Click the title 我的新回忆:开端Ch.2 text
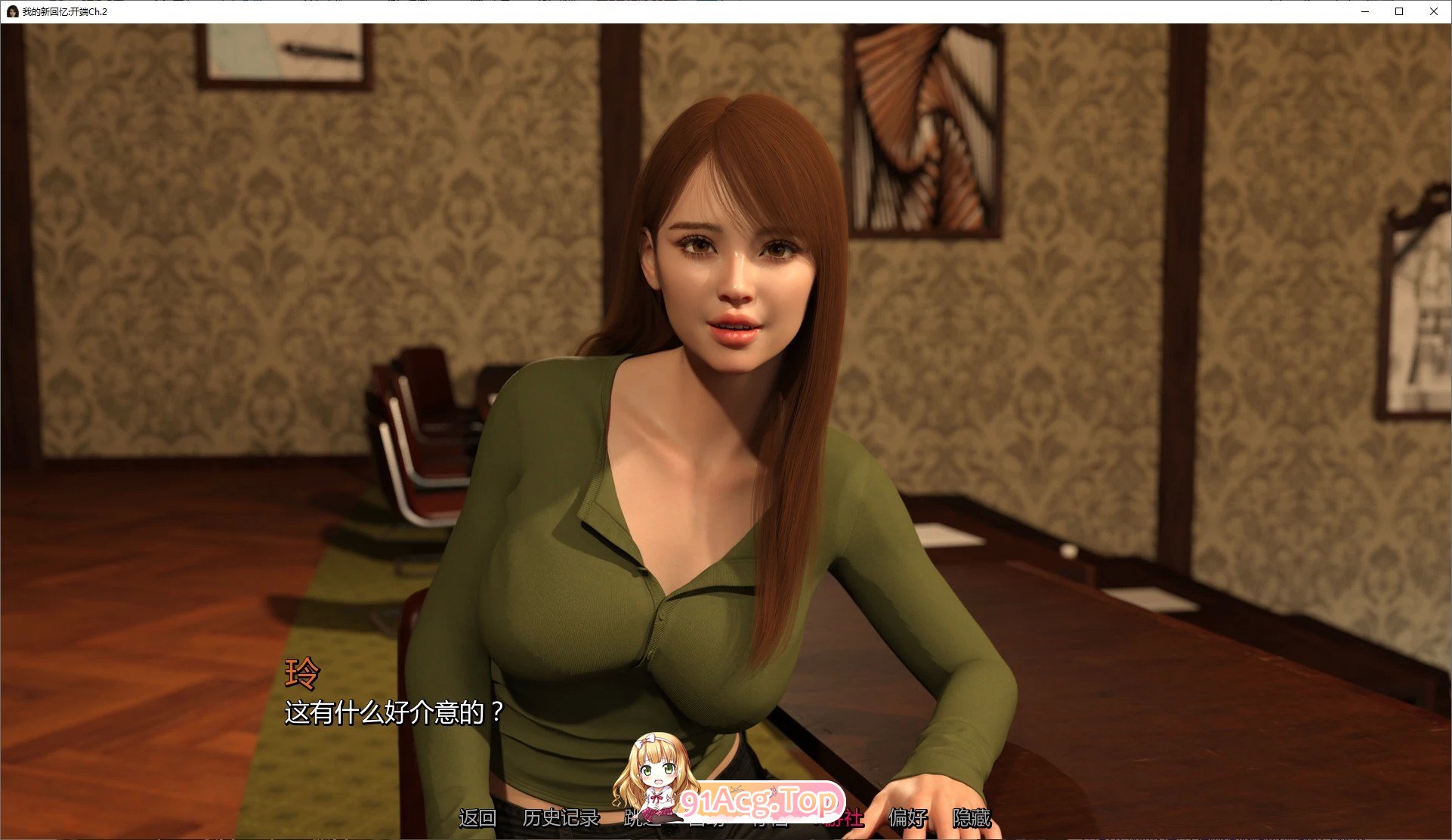The height and width of the screenshot is (840, 1452). [x=64, y=11]
